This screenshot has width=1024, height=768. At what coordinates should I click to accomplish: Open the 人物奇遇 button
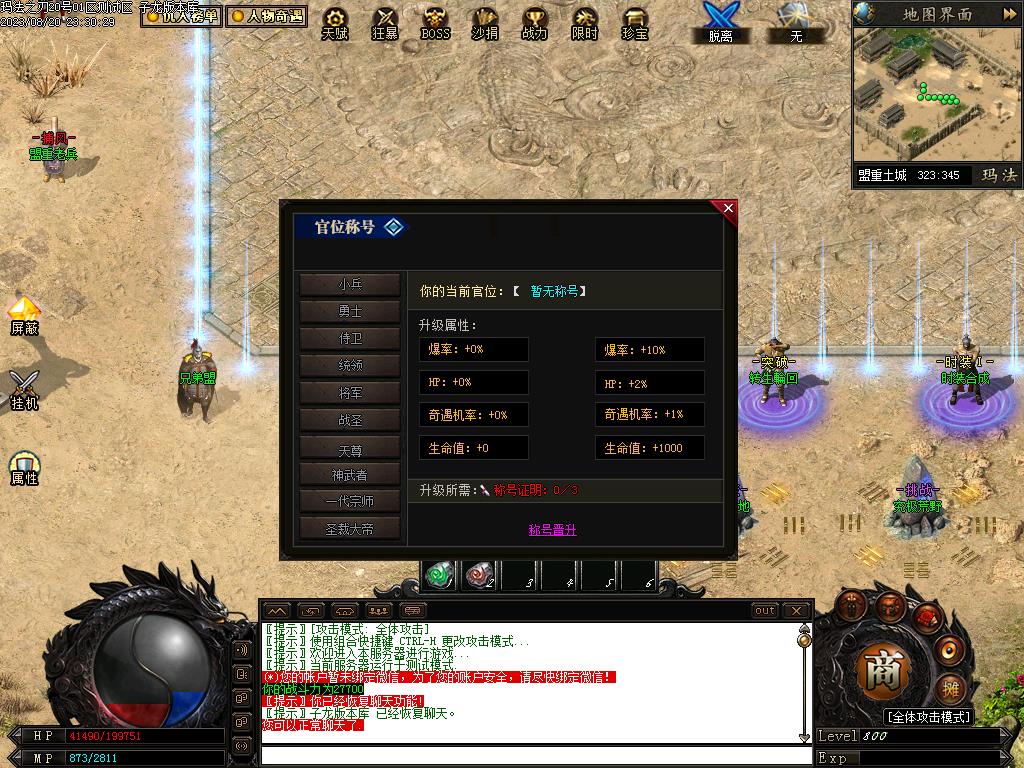coord(266,16)
